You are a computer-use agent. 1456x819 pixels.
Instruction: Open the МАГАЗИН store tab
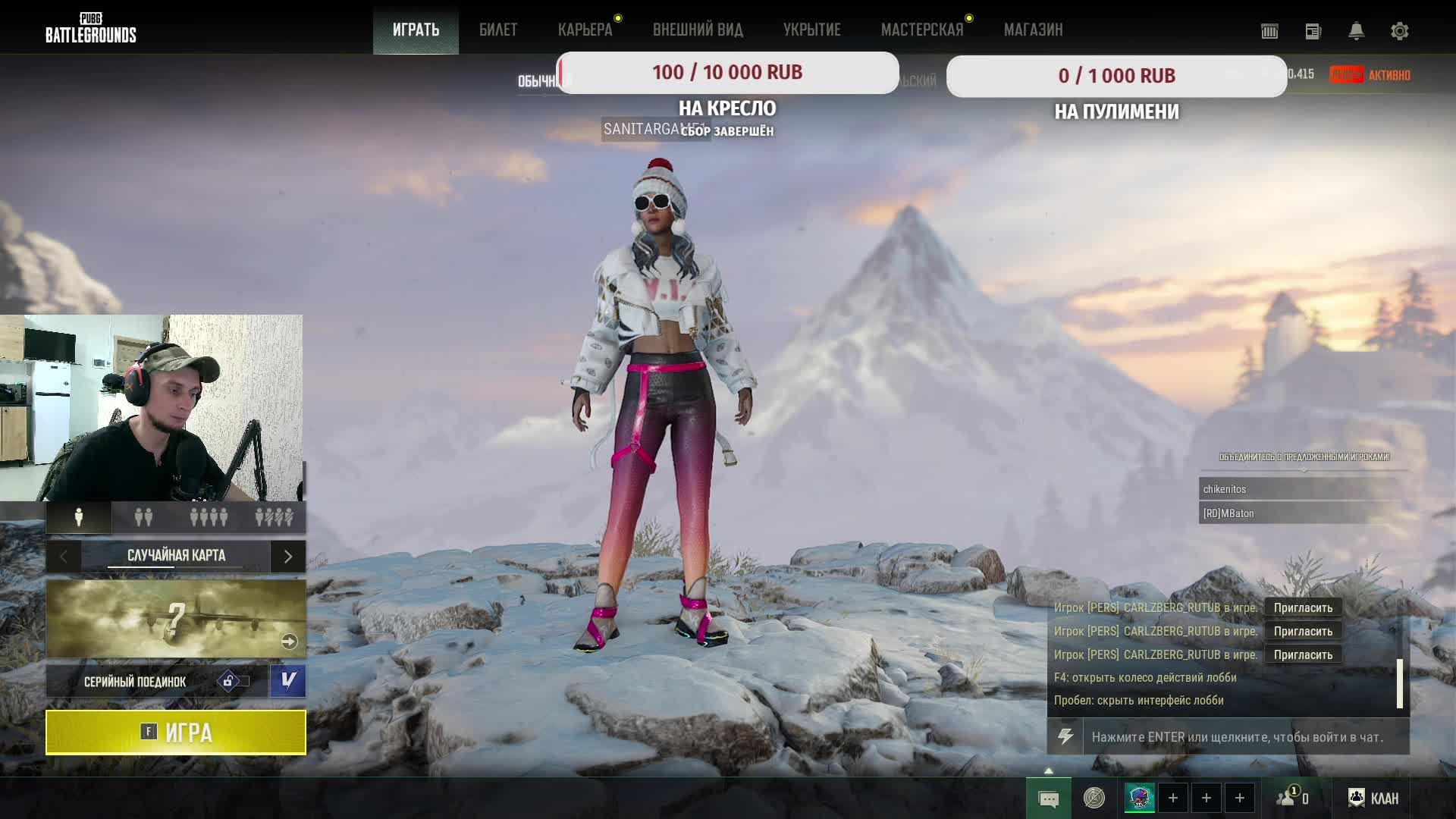[x=1033, y=30]
